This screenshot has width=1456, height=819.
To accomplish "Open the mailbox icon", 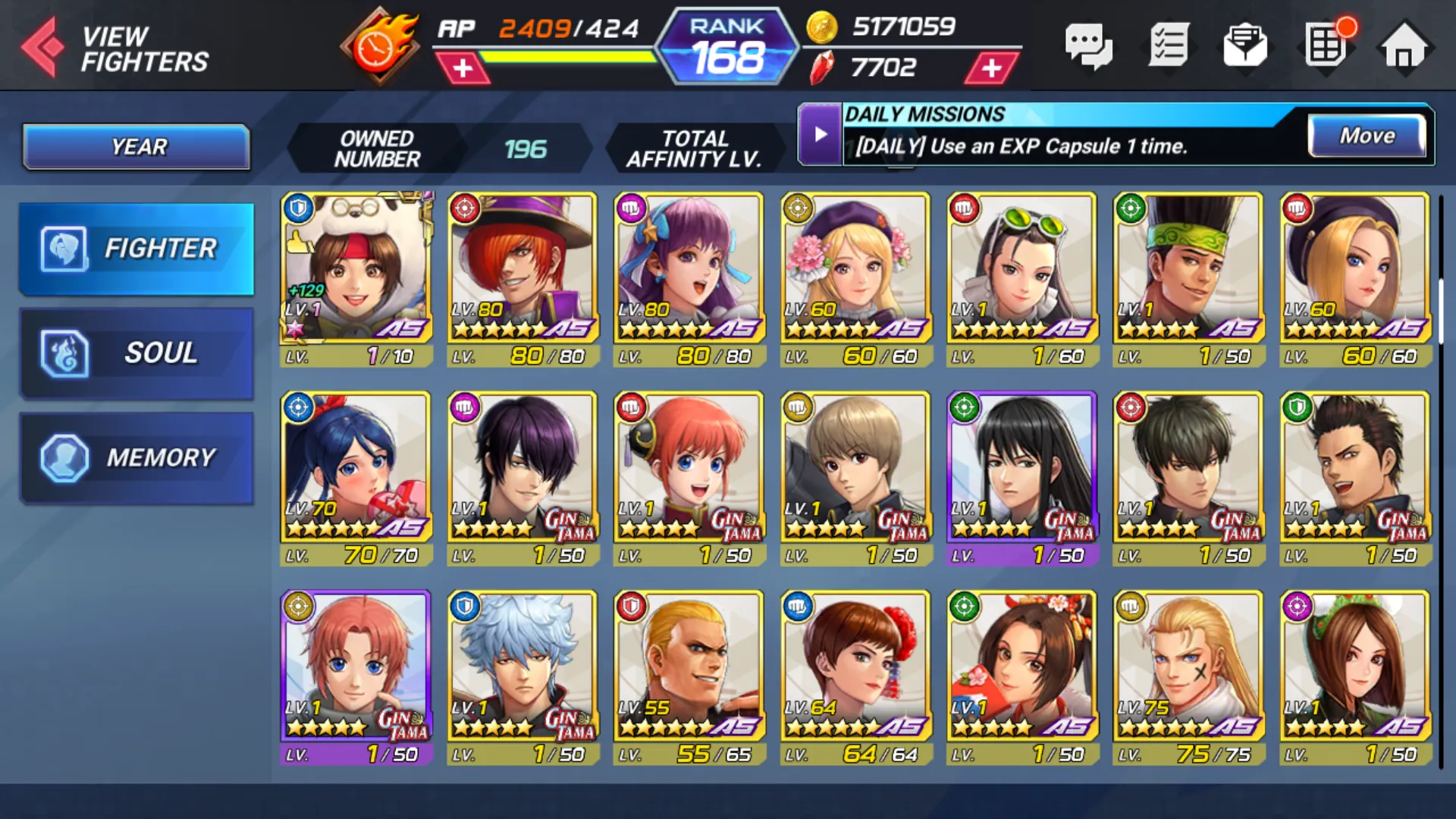I will pyautogui.click(x=1245, y=47).
